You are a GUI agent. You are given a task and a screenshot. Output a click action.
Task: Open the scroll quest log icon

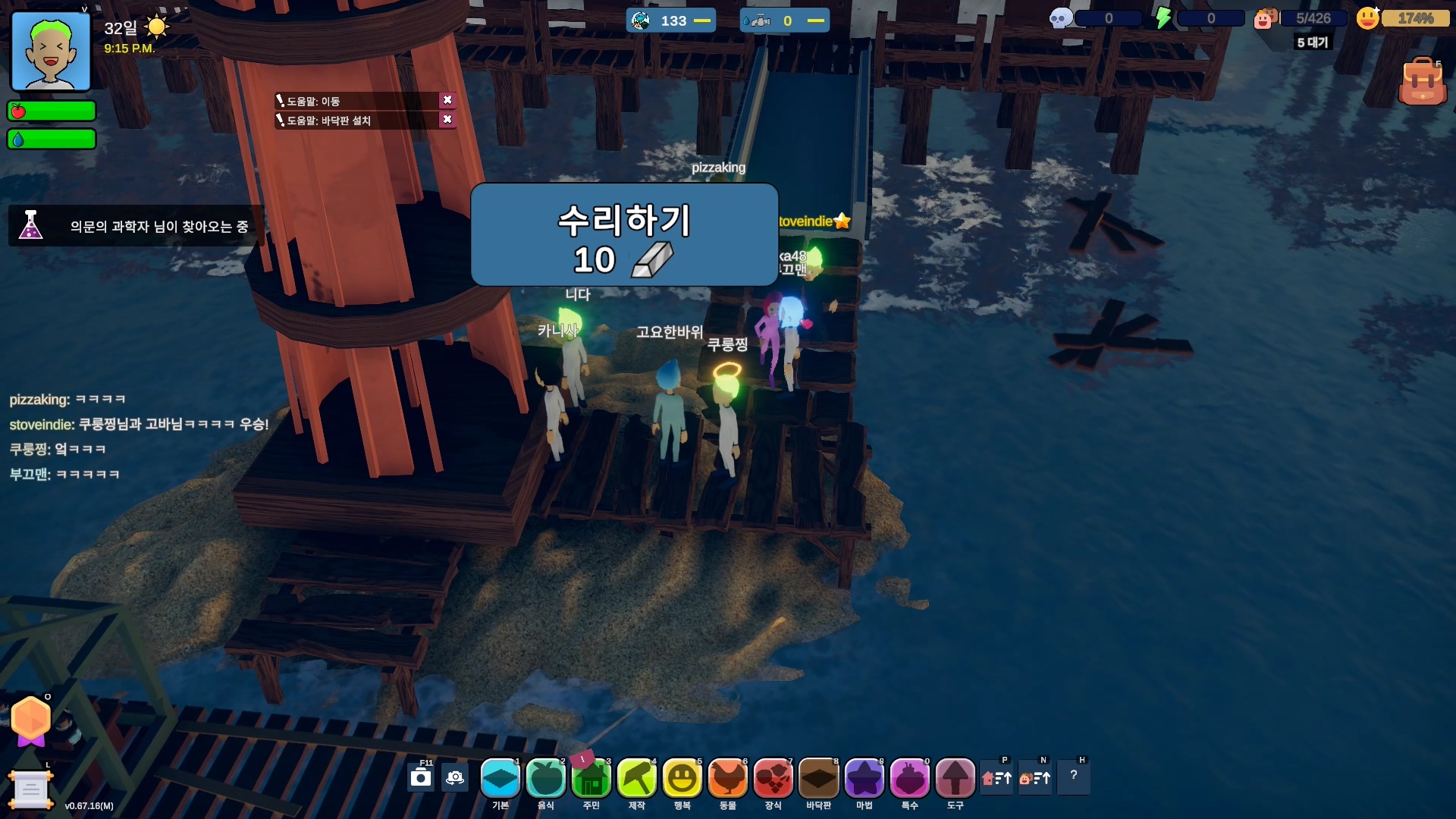(30, 789)
